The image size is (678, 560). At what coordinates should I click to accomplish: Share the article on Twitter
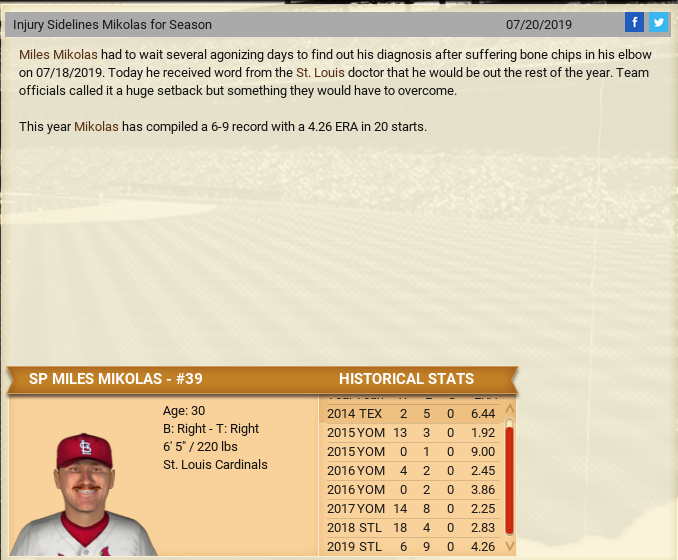[x=658, y=22]
